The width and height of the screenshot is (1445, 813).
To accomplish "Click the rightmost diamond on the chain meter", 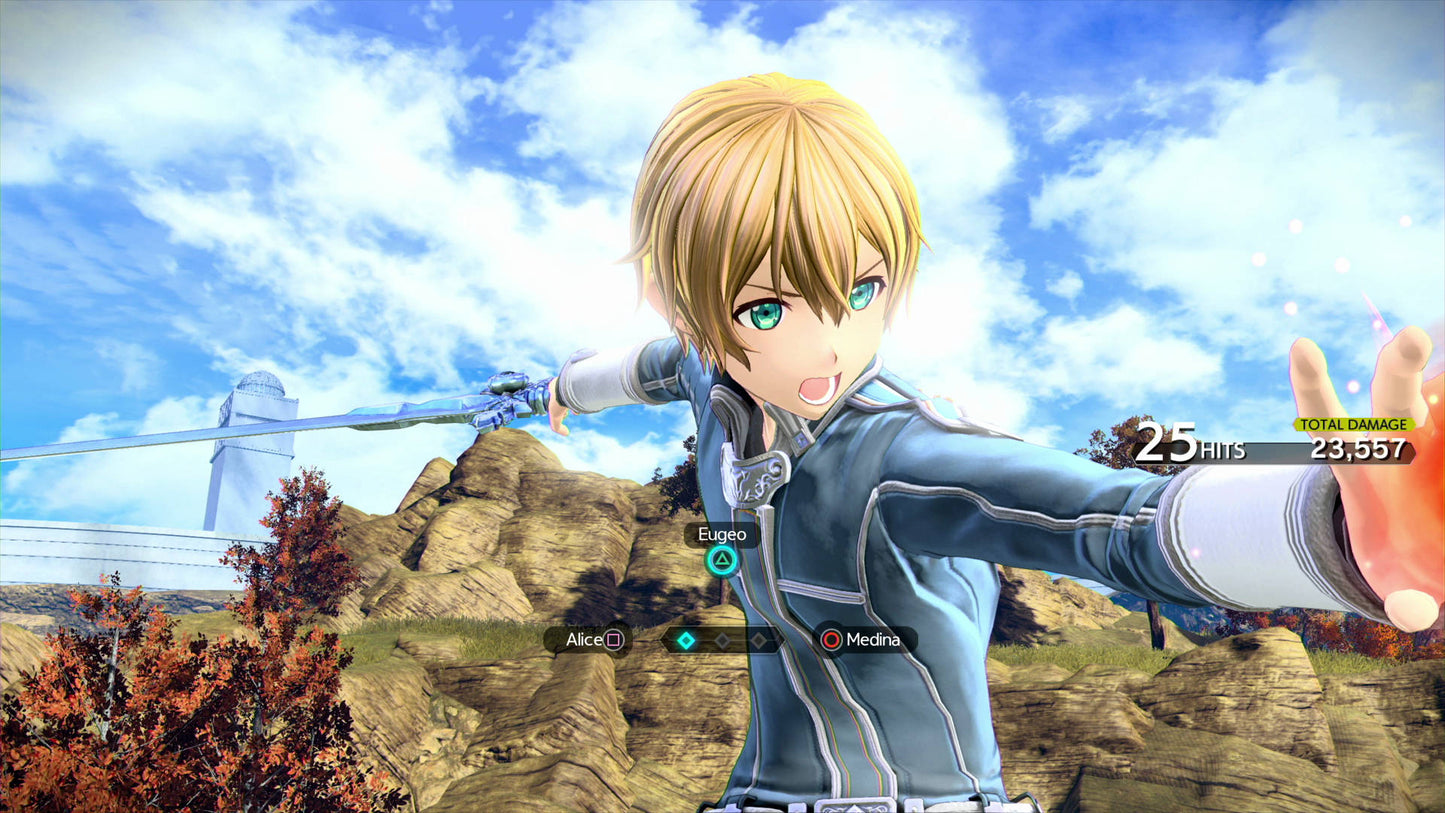I will (x=759, y=638).
